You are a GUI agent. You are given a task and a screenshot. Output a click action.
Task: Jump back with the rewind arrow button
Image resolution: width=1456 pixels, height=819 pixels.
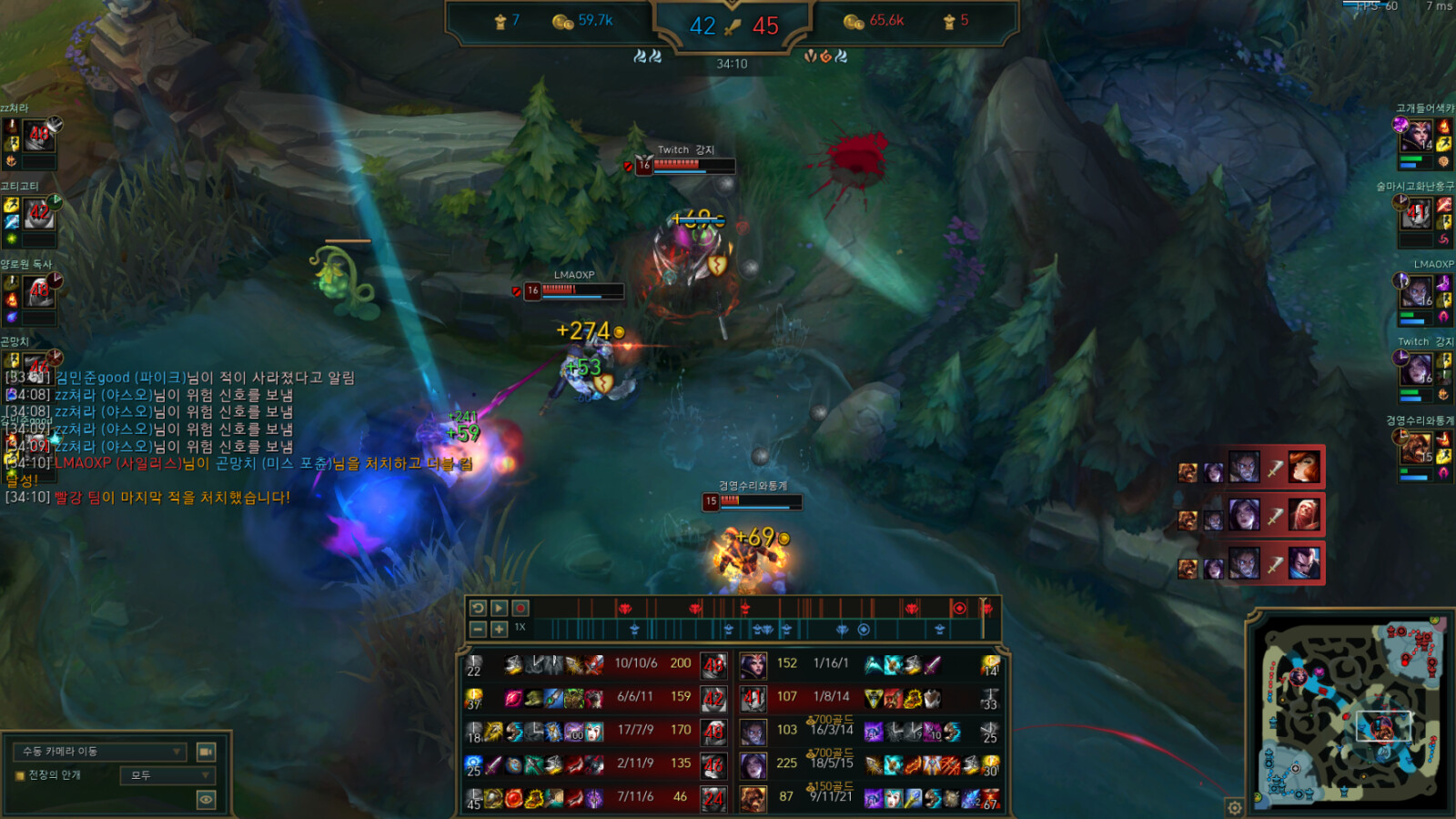pyautogui.click(x=478, y=608)
